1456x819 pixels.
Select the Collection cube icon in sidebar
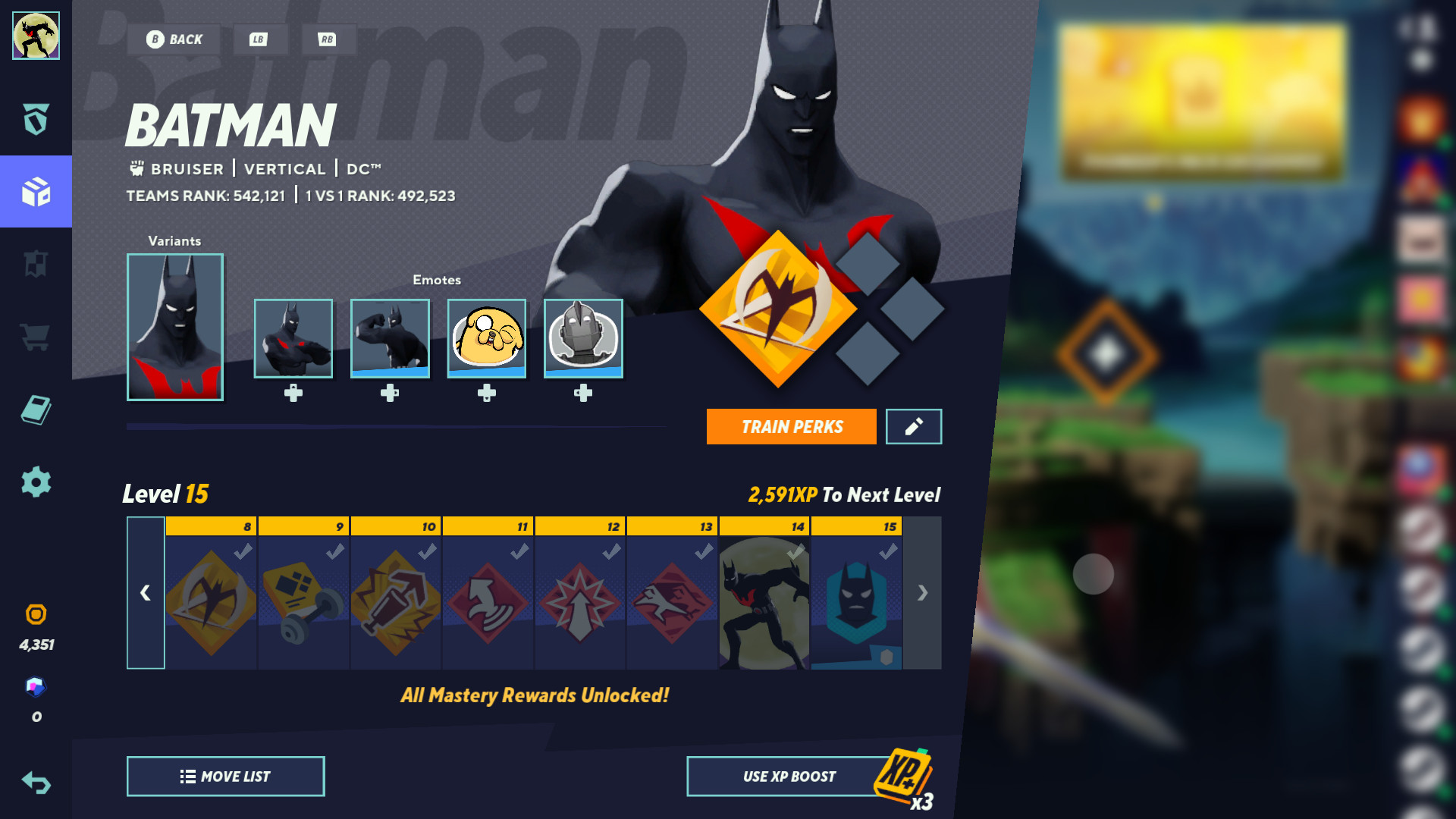(x=36, y=192)
